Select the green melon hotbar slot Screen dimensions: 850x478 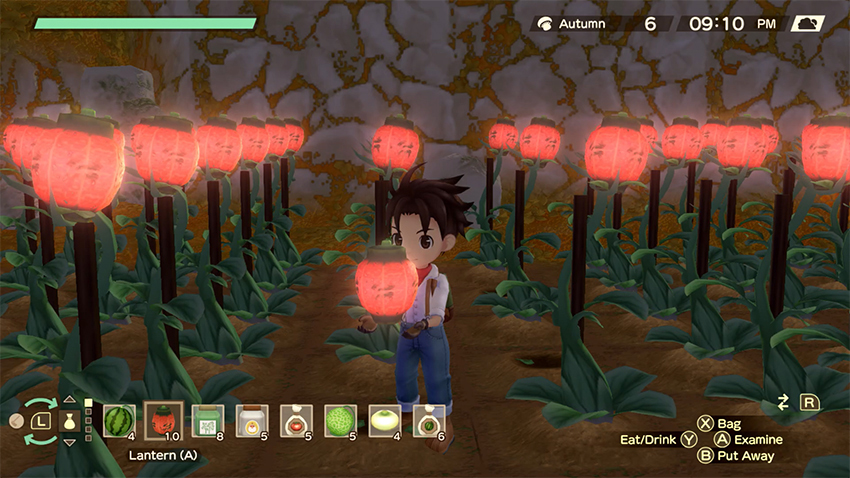click(341, 421)
